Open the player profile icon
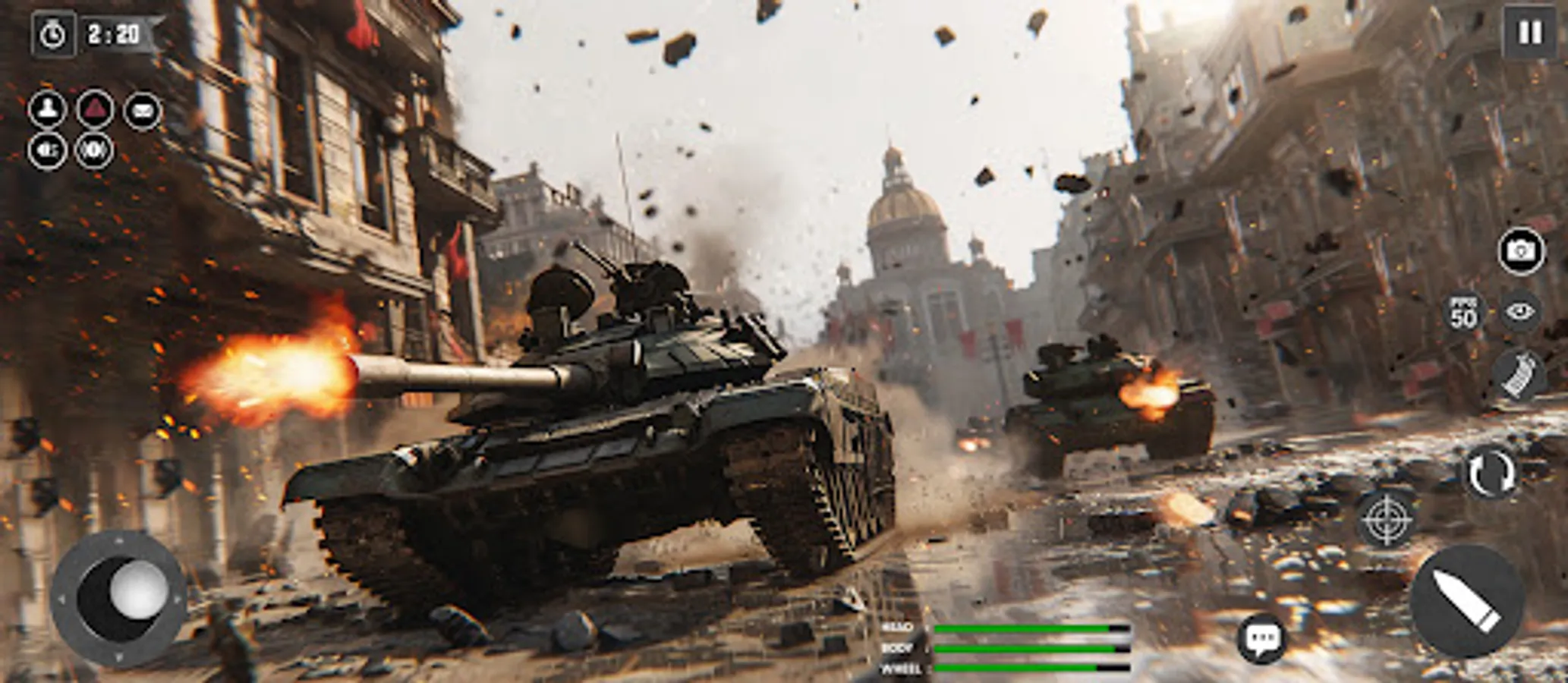 [x=48, y=109]
